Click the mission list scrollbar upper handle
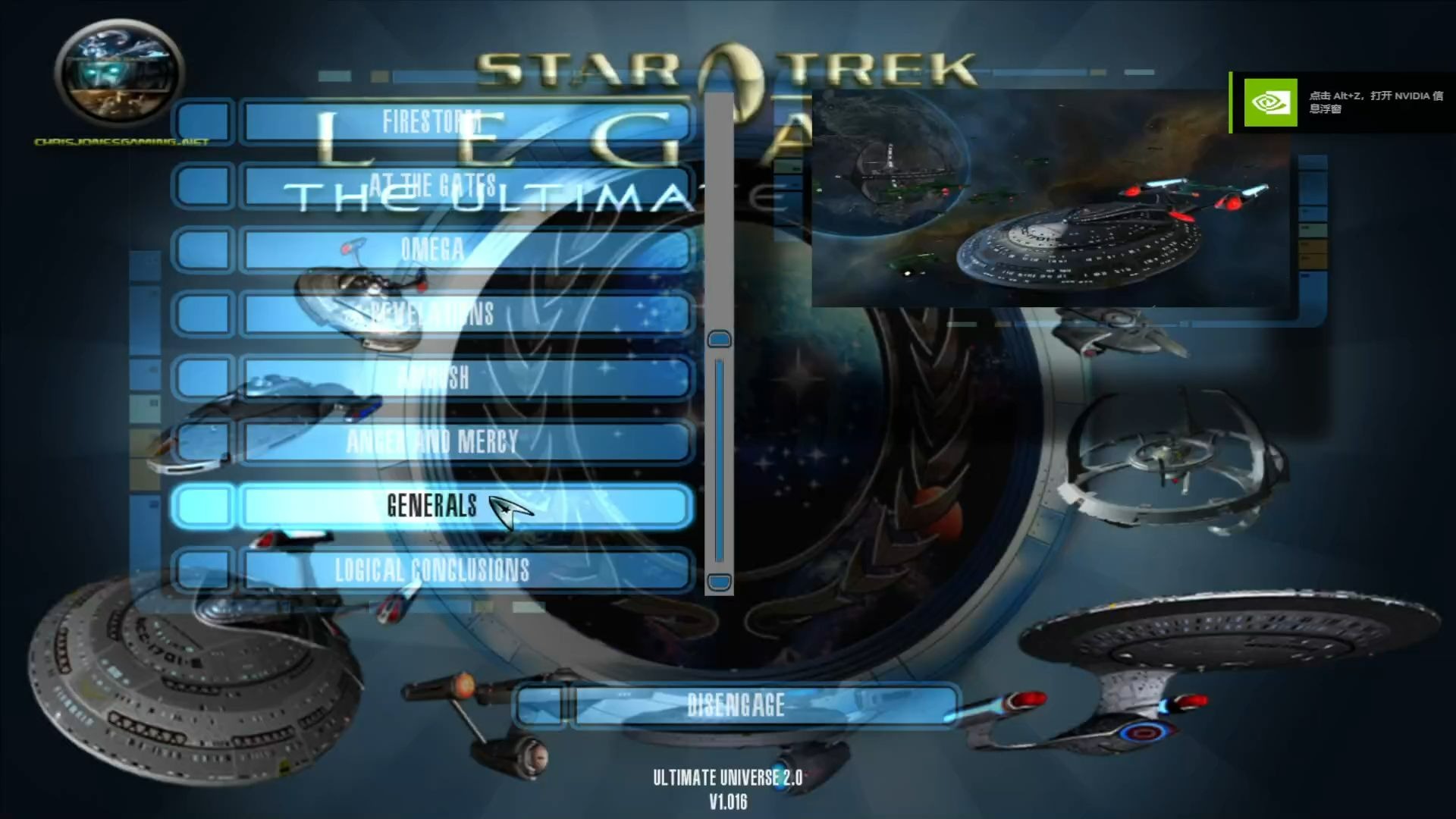The width and height of the screenshot is (1456, 819). [719, 339]
